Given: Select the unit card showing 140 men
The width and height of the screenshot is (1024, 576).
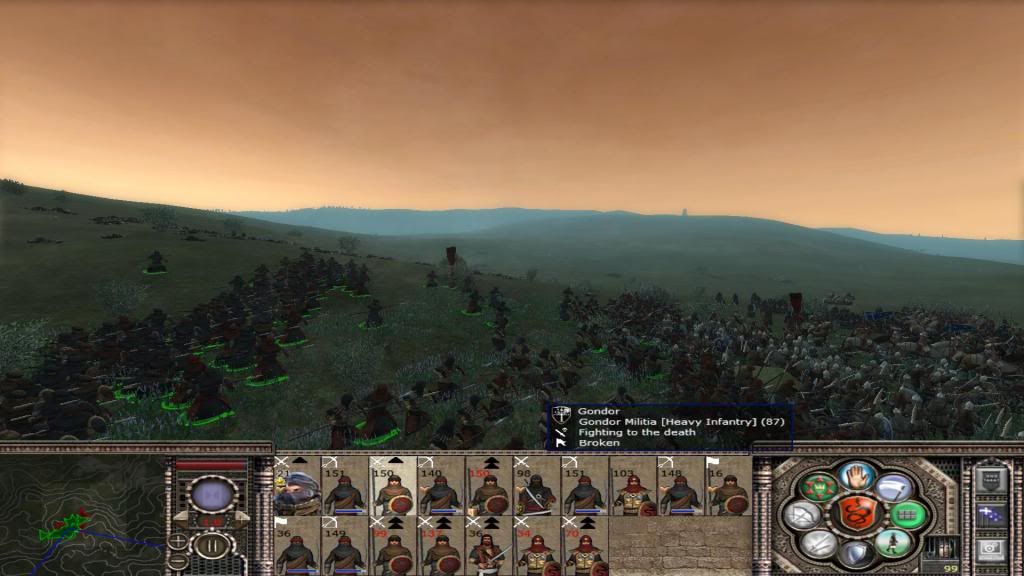Looking at the screenshot, I should tap(441, 486).
